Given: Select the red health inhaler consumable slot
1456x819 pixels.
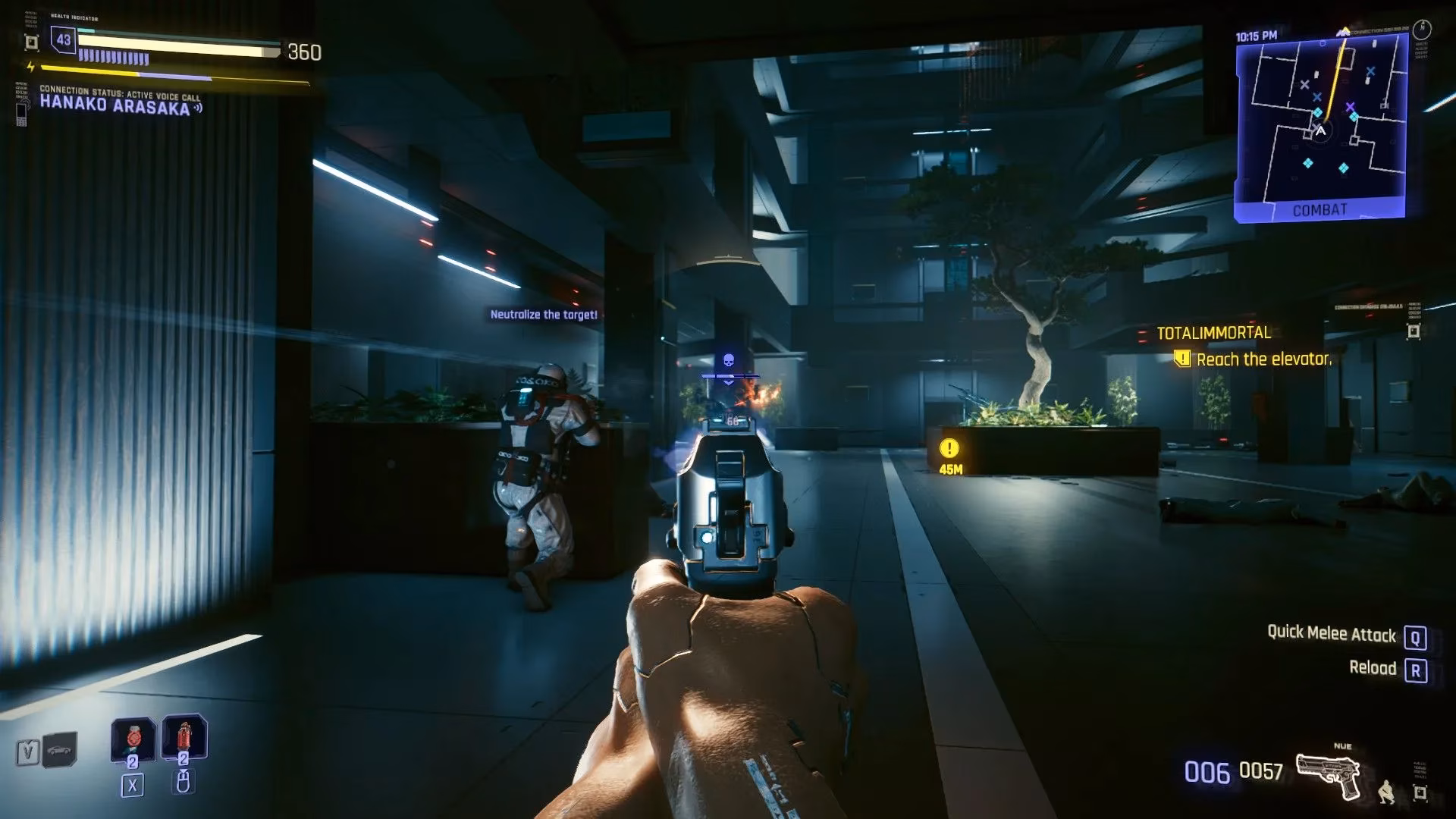Looking at the screenshot, I should 133,739.
